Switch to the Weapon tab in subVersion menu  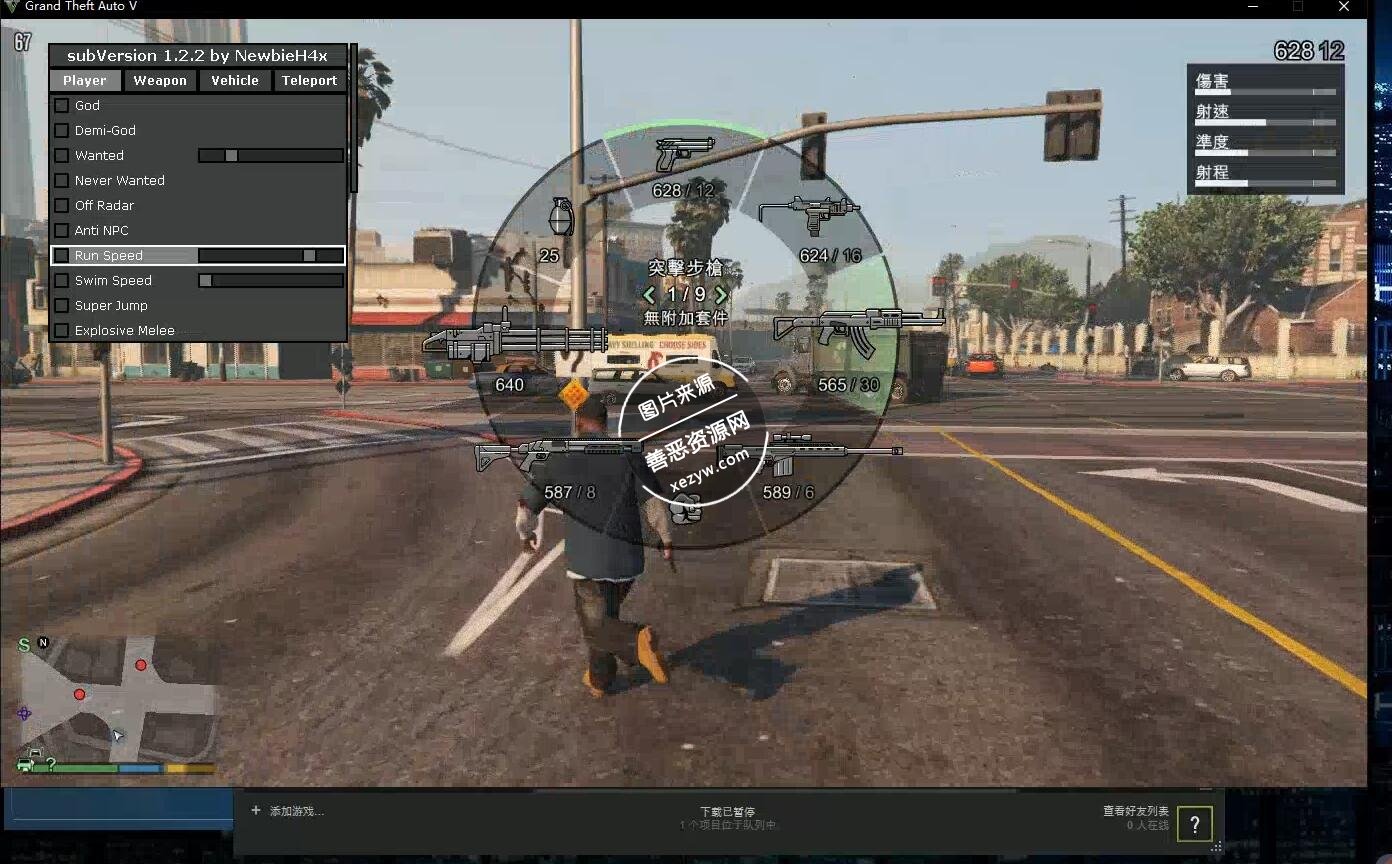(x=160, y=80)
